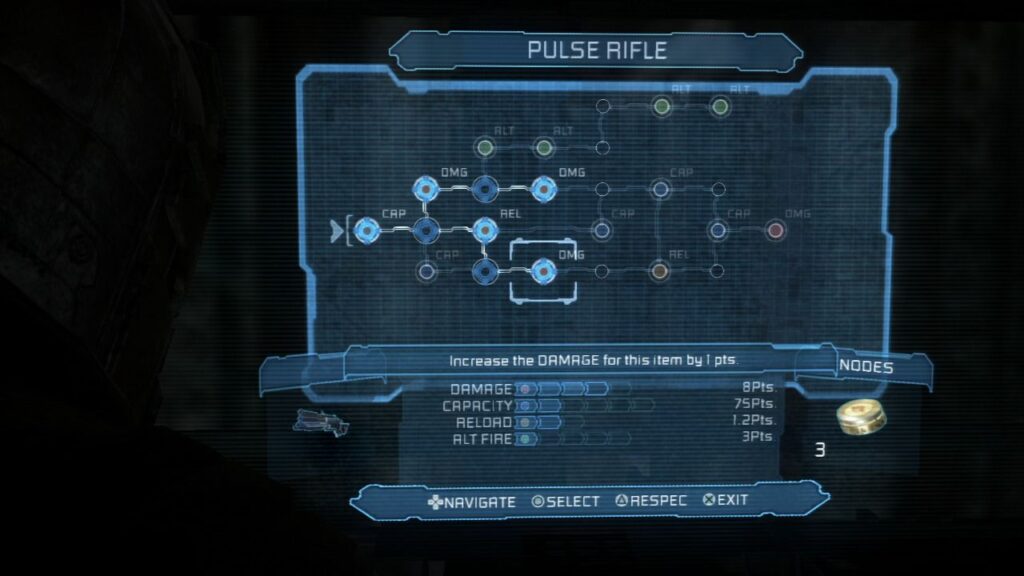Viewport: 1024px width, 576px height.
Task: Pick the orange REL upgrade node
Action: click(659, 271)
